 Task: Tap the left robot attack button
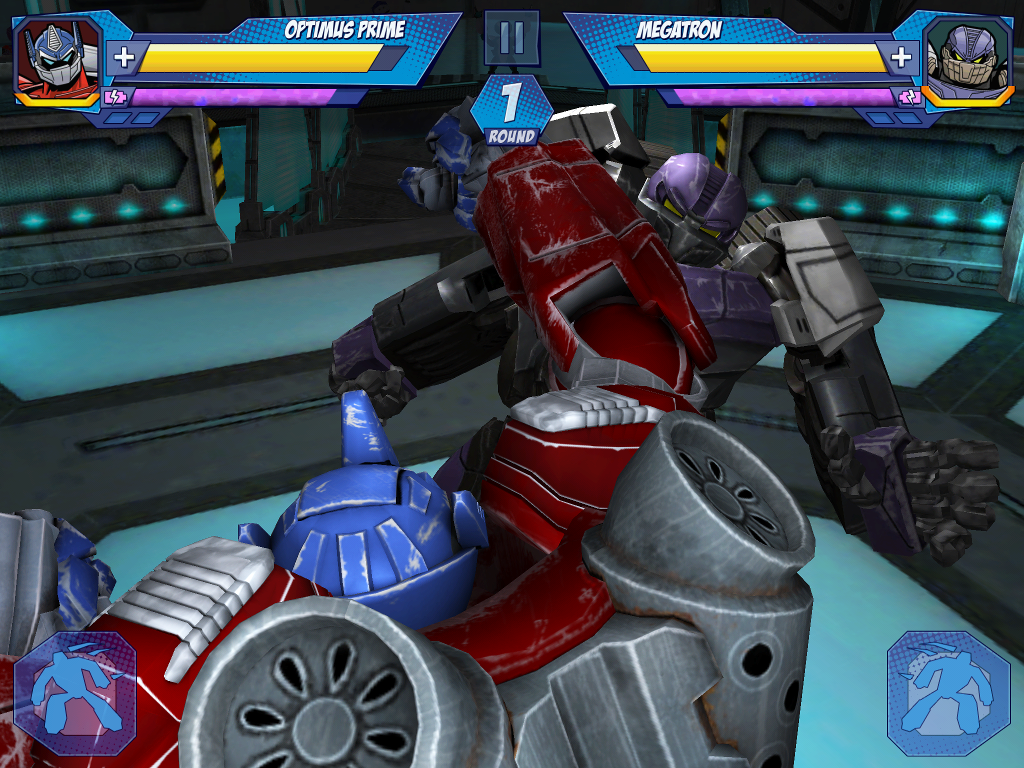[x=75, y=692]
